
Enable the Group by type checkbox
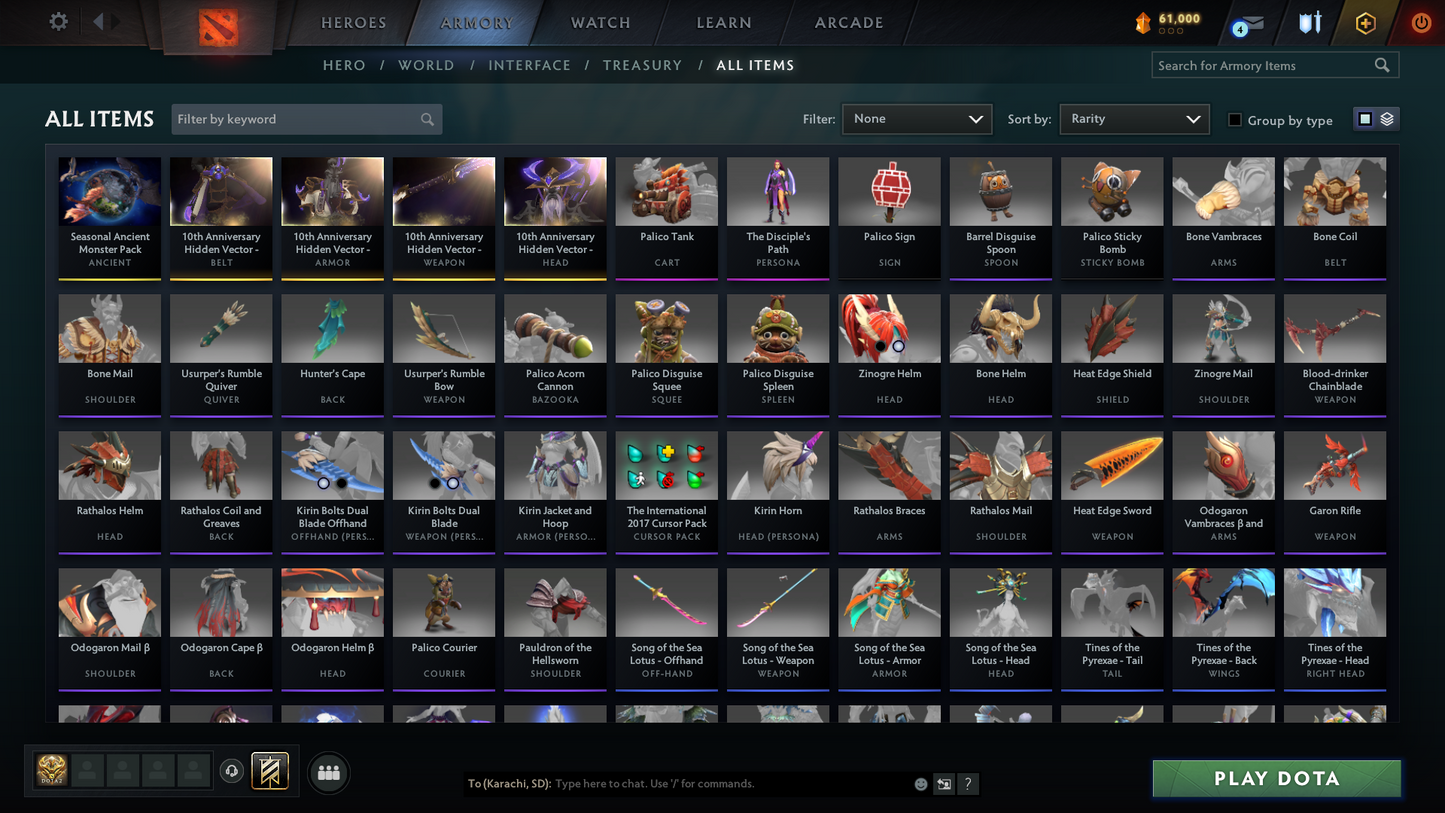(x=1235, y=120)
